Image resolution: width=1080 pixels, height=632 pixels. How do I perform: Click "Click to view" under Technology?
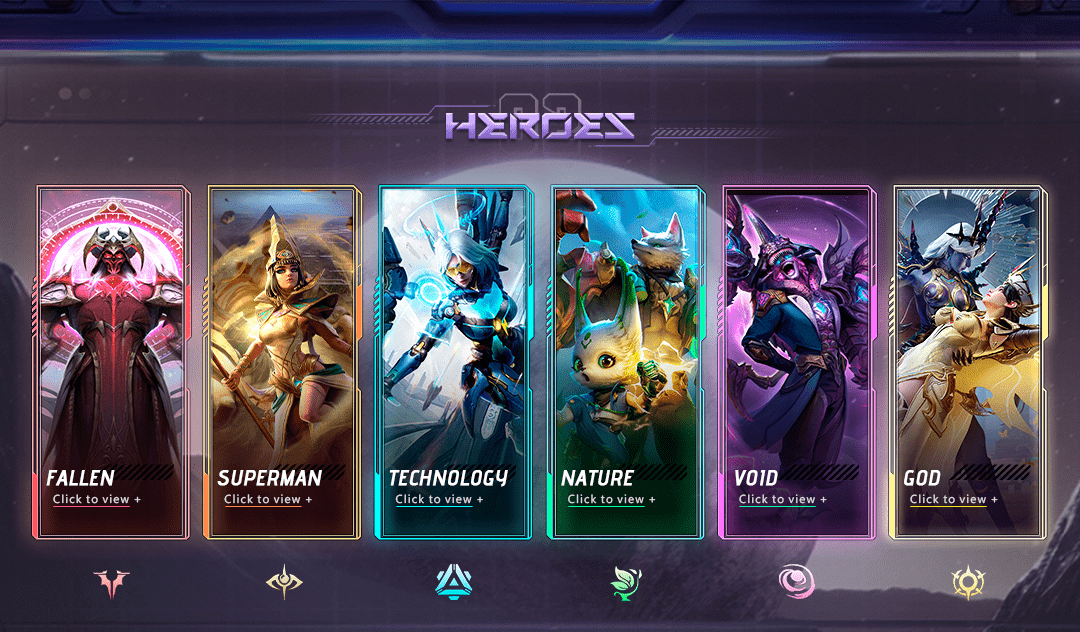(x=439, y=499)
